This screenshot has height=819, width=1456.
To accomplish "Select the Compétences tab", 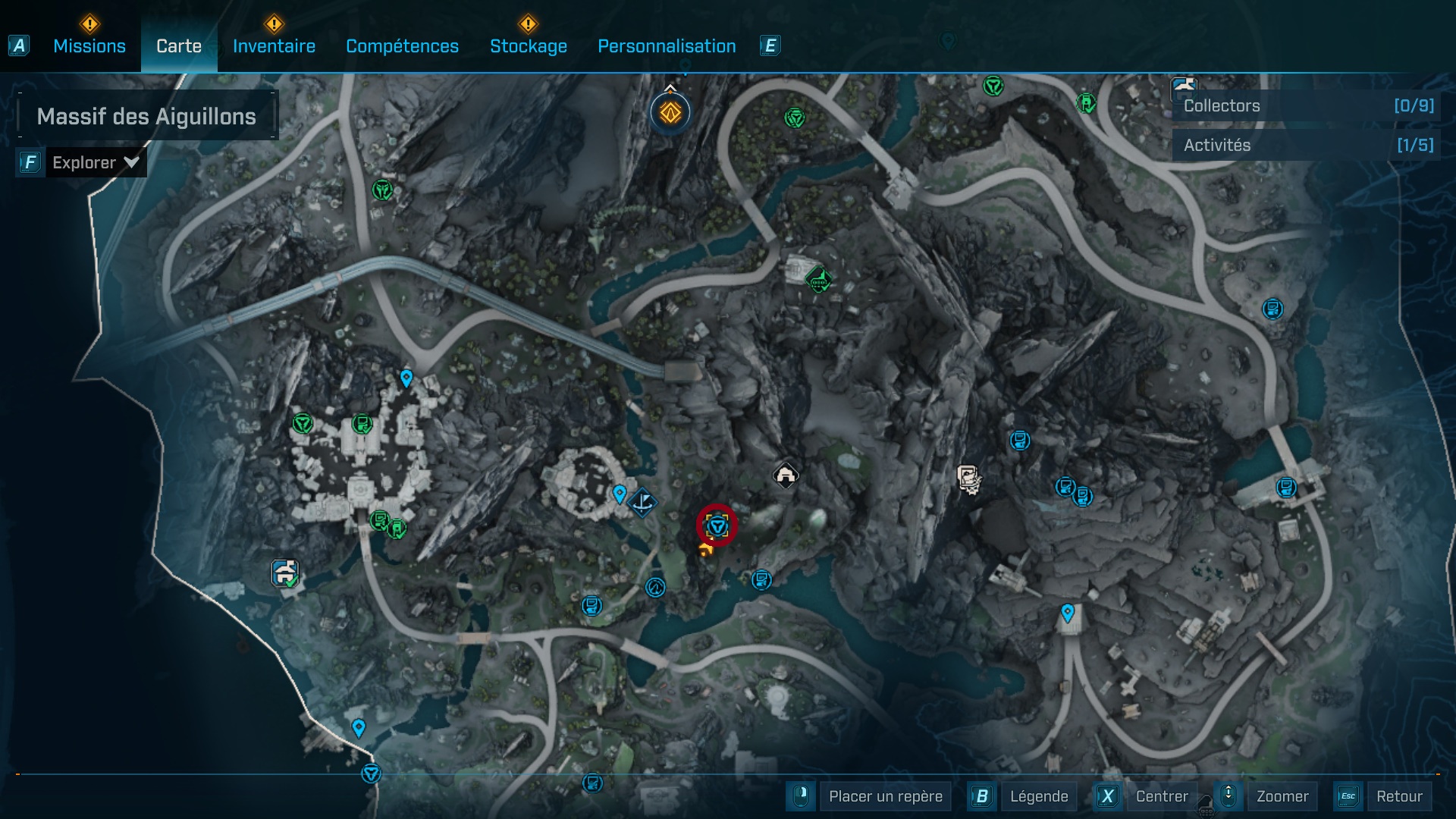I will coord(402,46).
